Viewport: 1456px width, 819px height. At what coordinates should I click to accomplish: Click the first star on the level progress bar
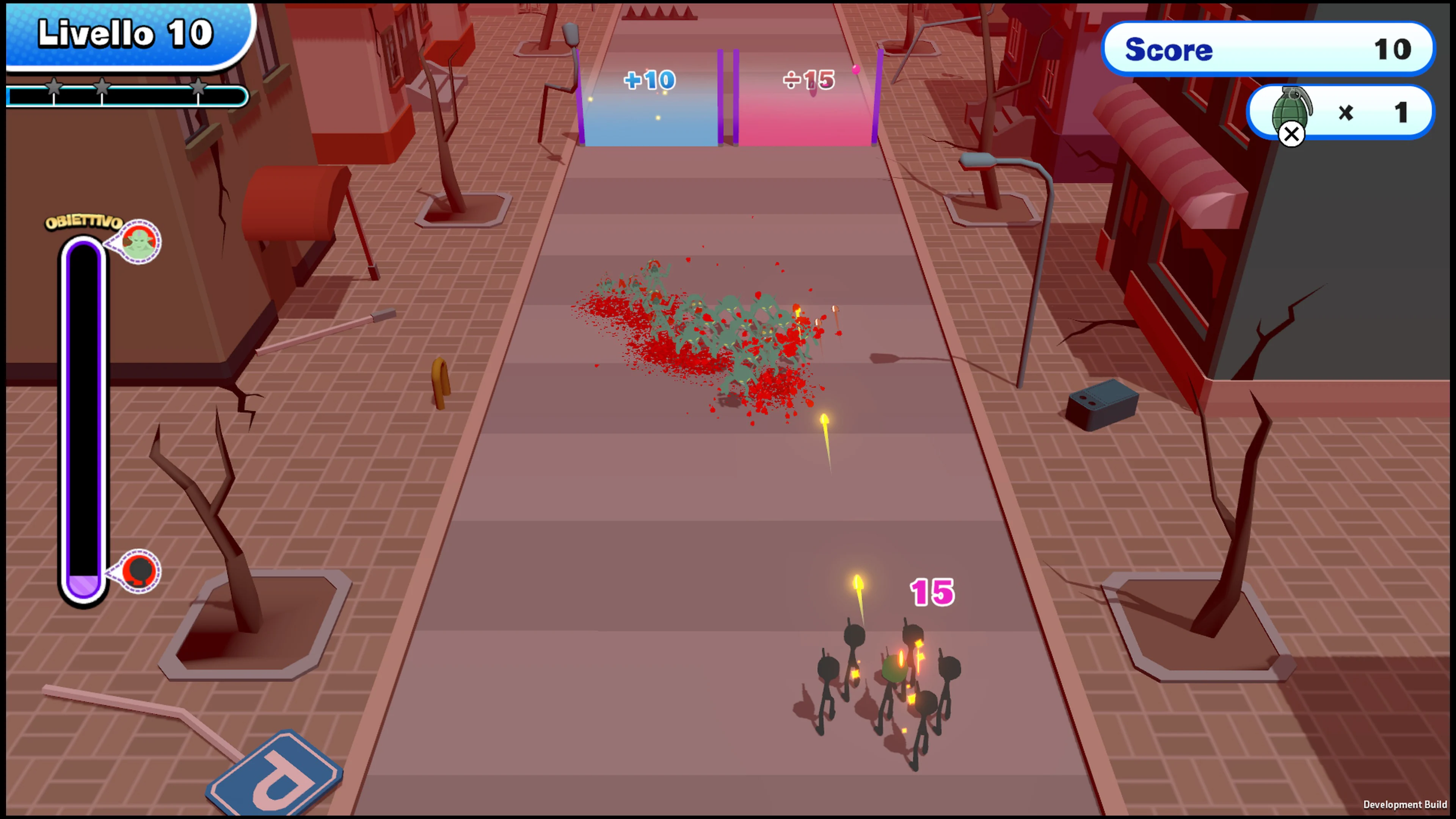pyautogui.click(x=54, y=88)
